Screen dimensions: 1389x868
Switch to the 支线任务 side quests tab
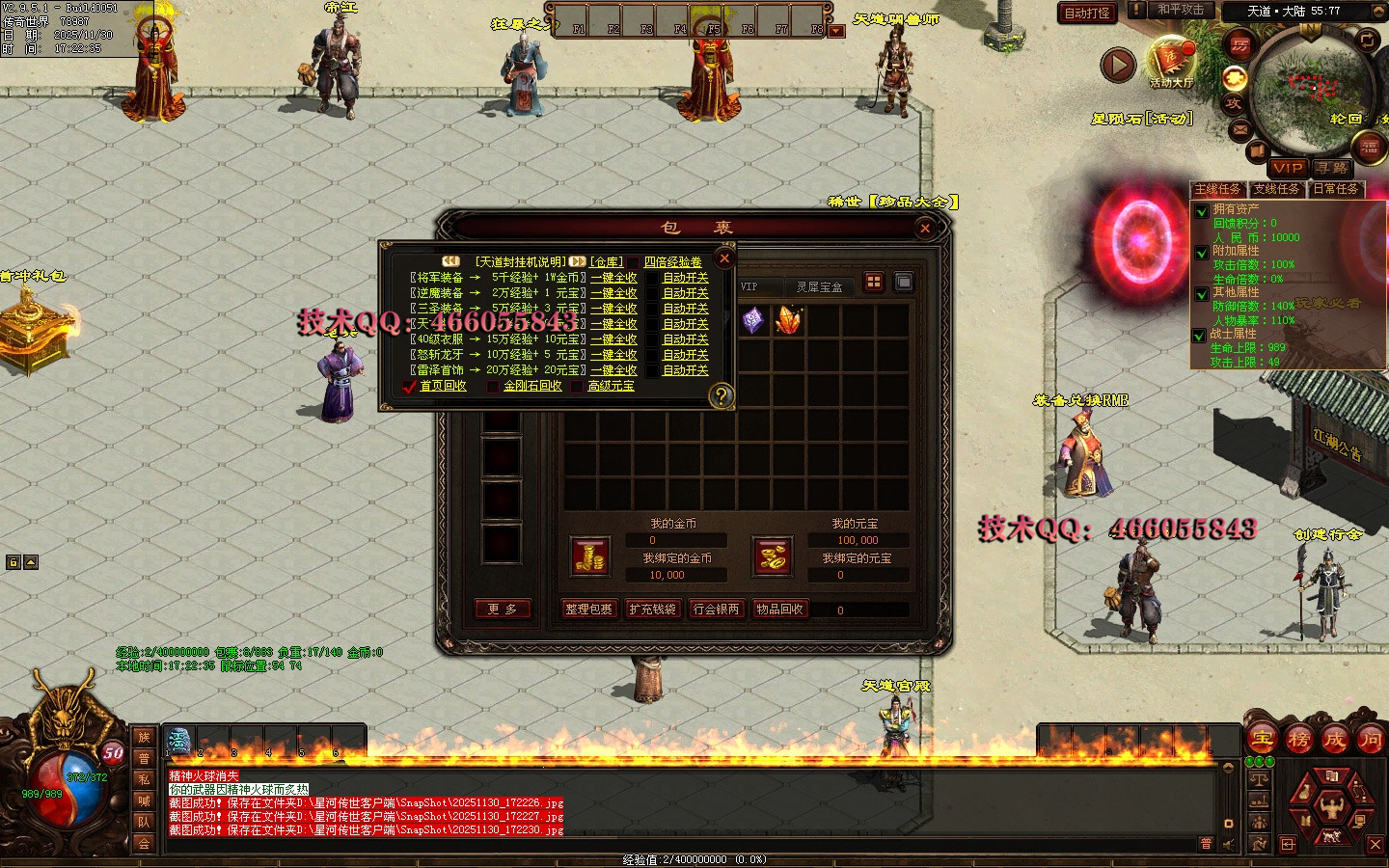[1276, 189]
